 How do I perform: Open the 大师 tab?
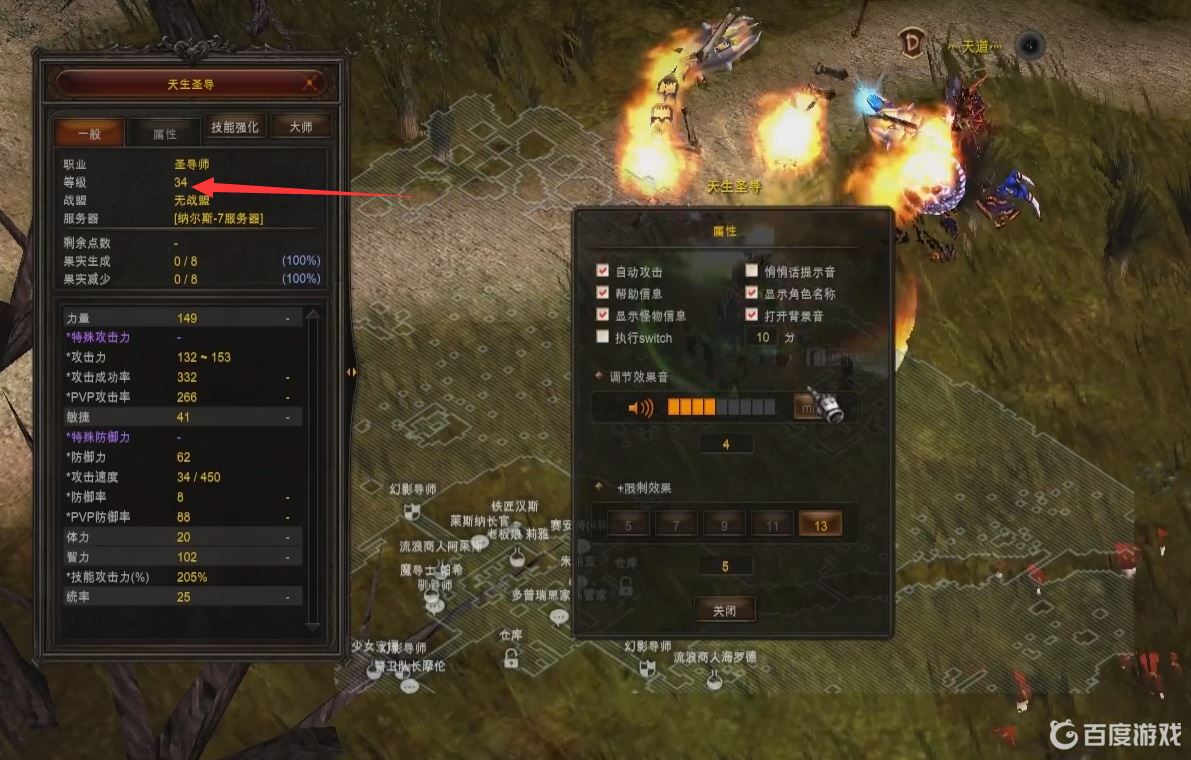tap(301, 127)
